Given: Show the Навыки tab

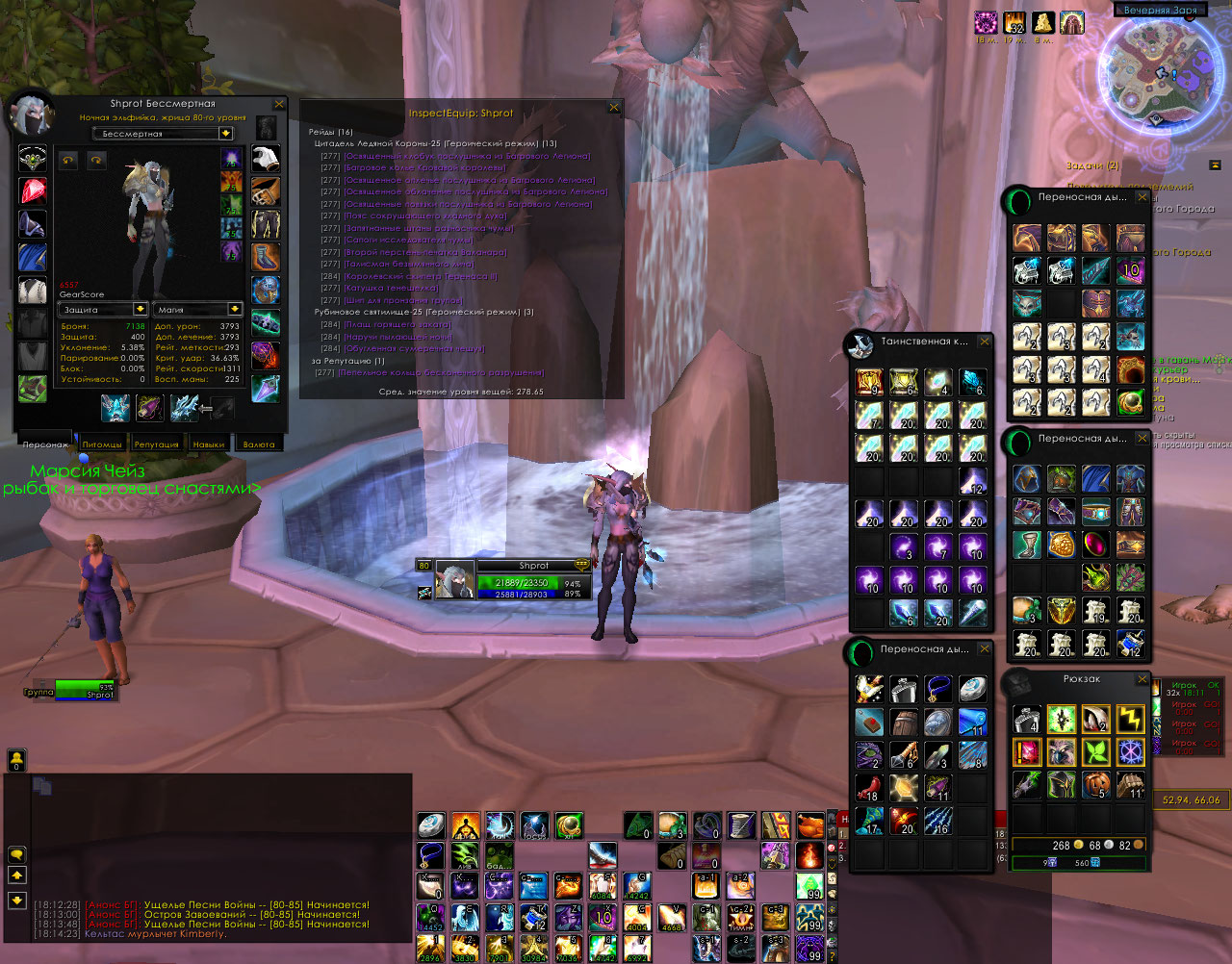Looking at the screenshot, I should point(208,444).
